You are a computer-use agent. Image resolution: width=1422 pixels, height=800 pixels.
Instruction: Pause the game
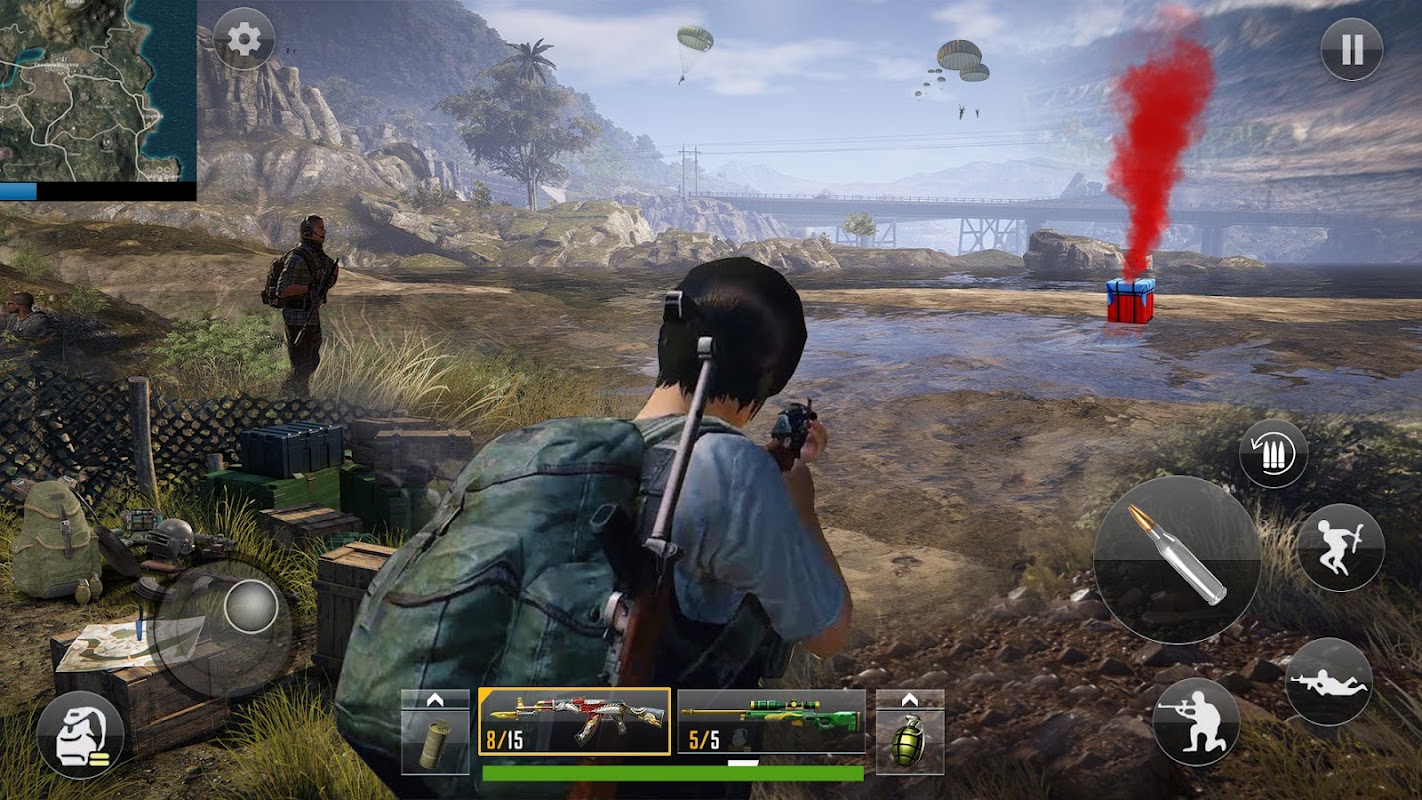(1351, 49)
